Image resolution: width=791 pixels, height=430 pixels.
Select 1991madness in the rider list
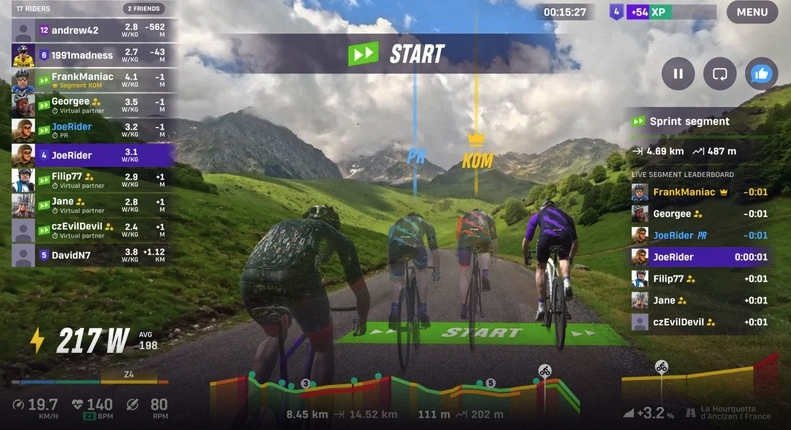tap(92, 55)
